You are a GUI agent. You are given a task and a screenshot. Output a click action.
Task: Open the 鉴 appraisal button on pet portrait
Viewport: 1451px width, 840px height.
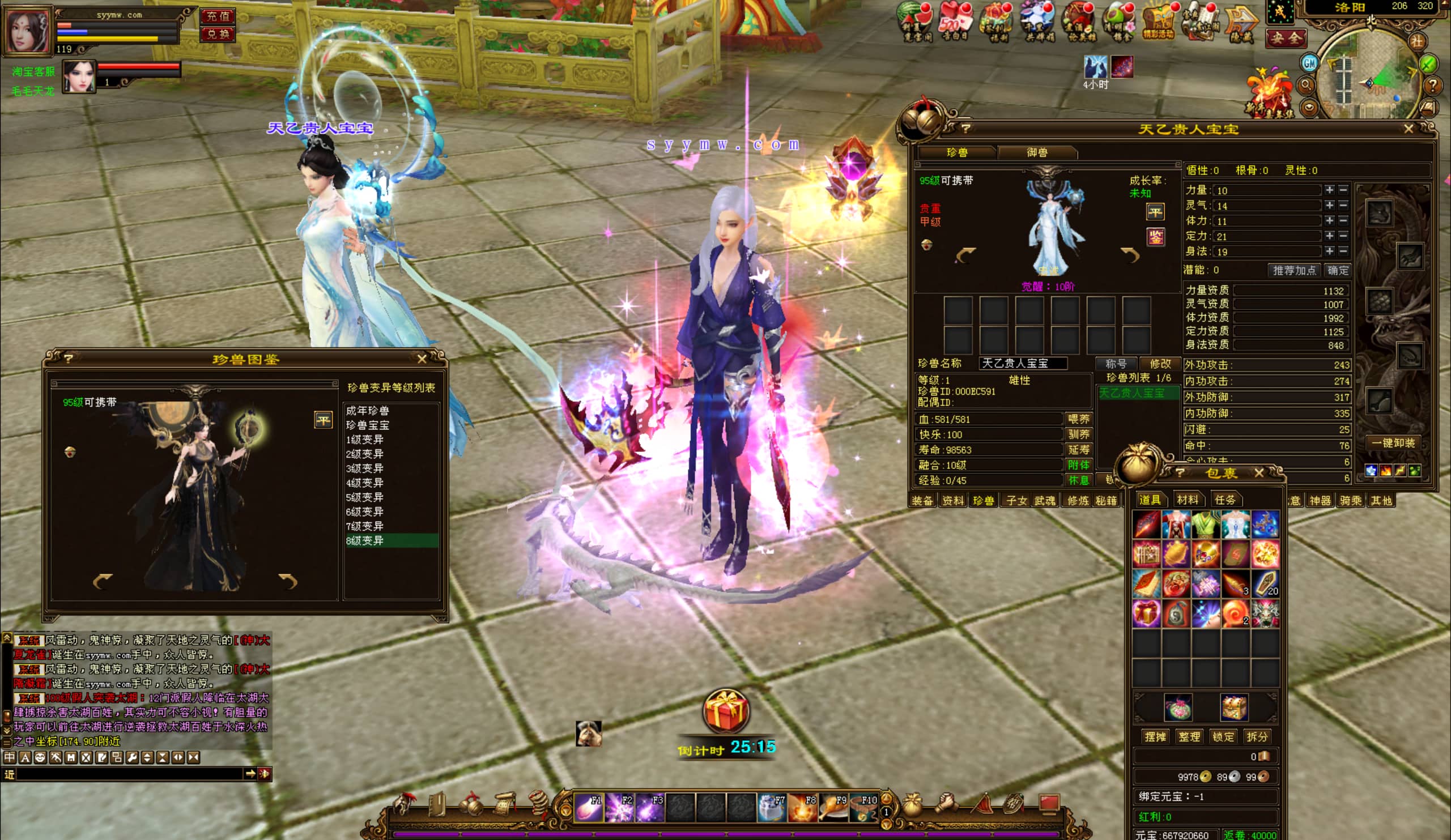click(x=1155, y=237)
